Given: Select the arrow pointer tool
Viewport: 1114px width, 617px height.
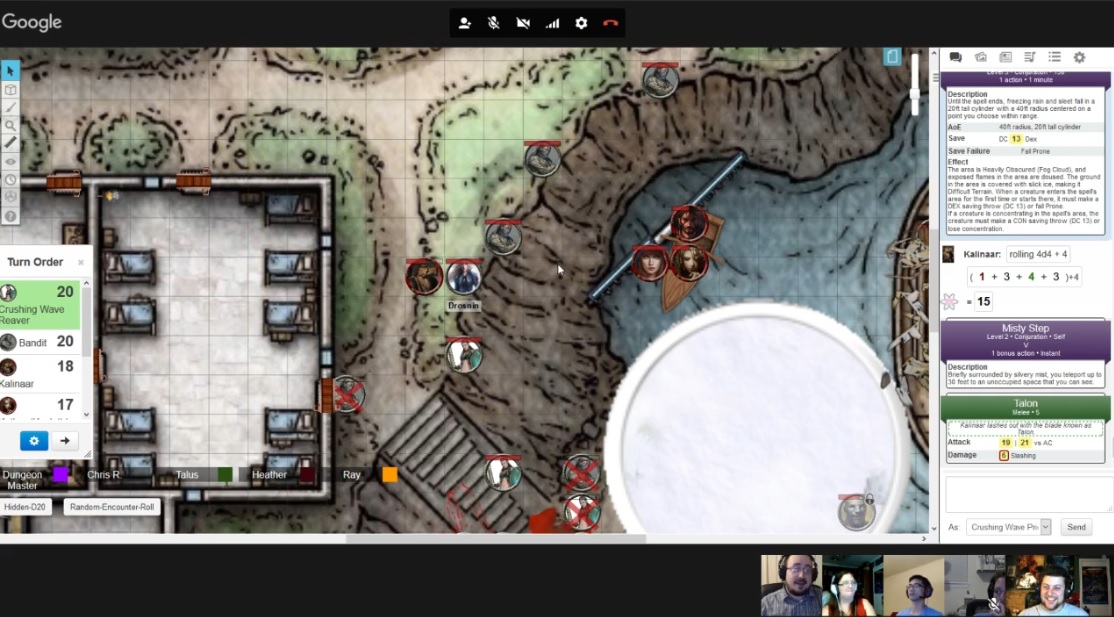Looking at the screenshot, I should [x=10, y=71].
